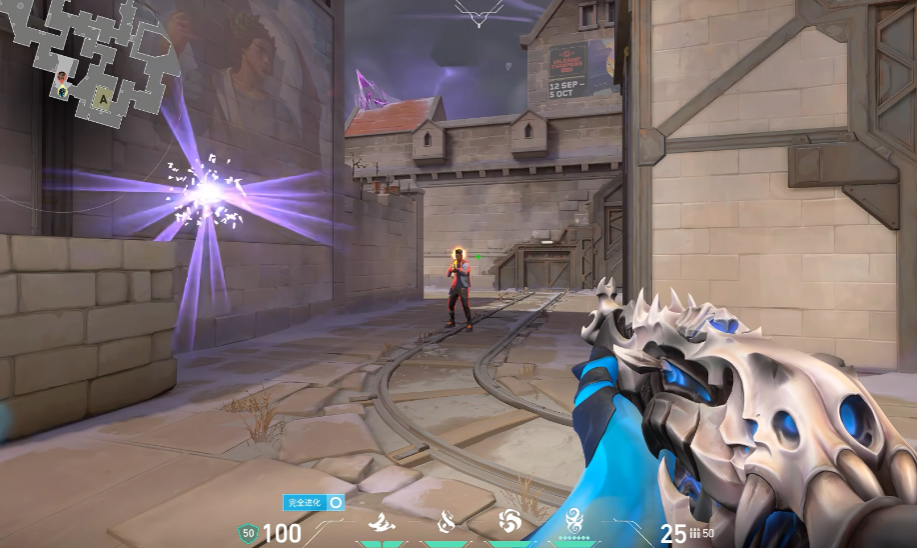
Task: Use the round spiral third ability
Action: (x=509, y=522)
